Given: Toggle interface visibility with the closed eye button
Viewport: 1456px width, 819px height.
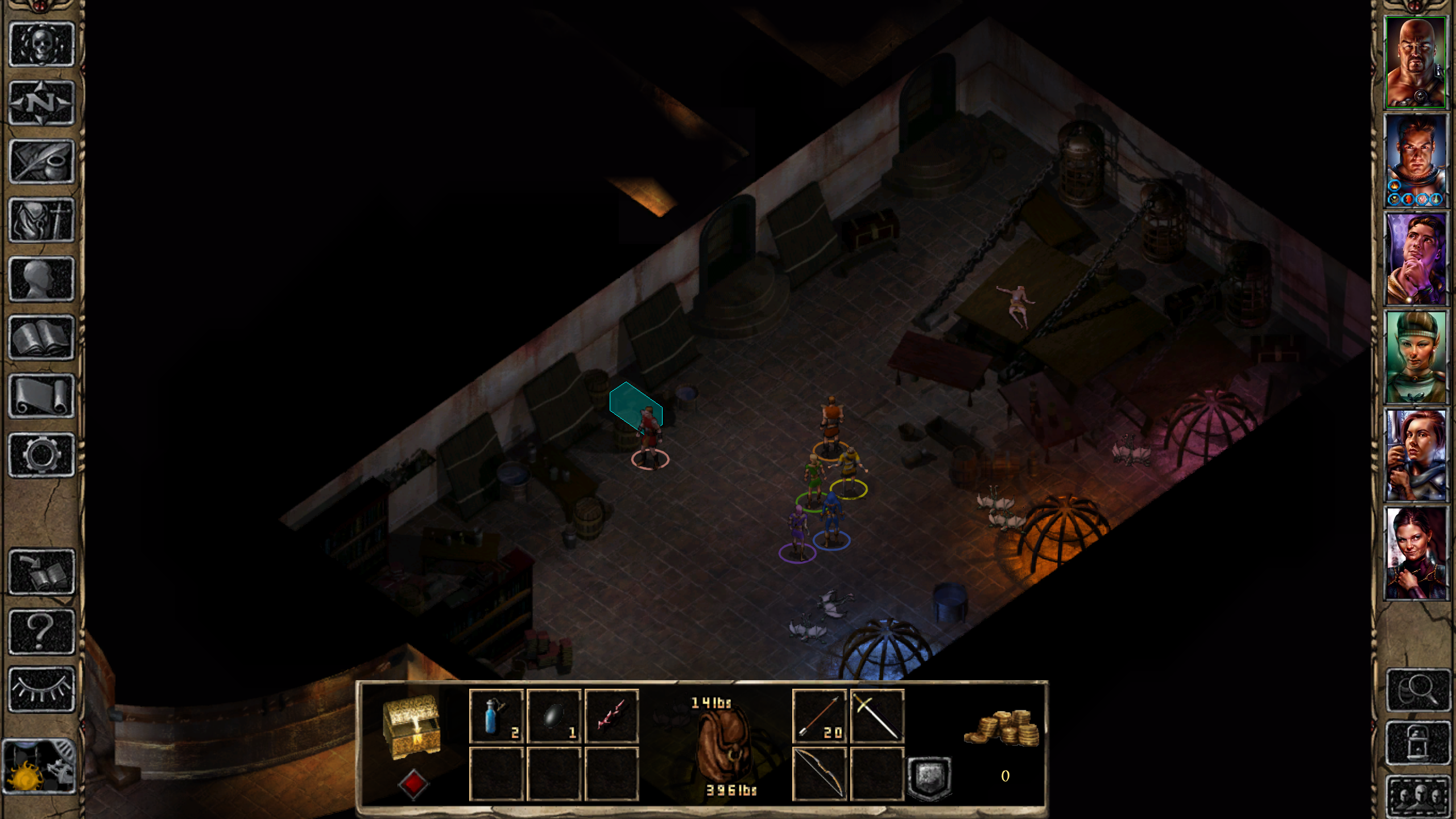Looking at the screenshot, I should [42, 689].
